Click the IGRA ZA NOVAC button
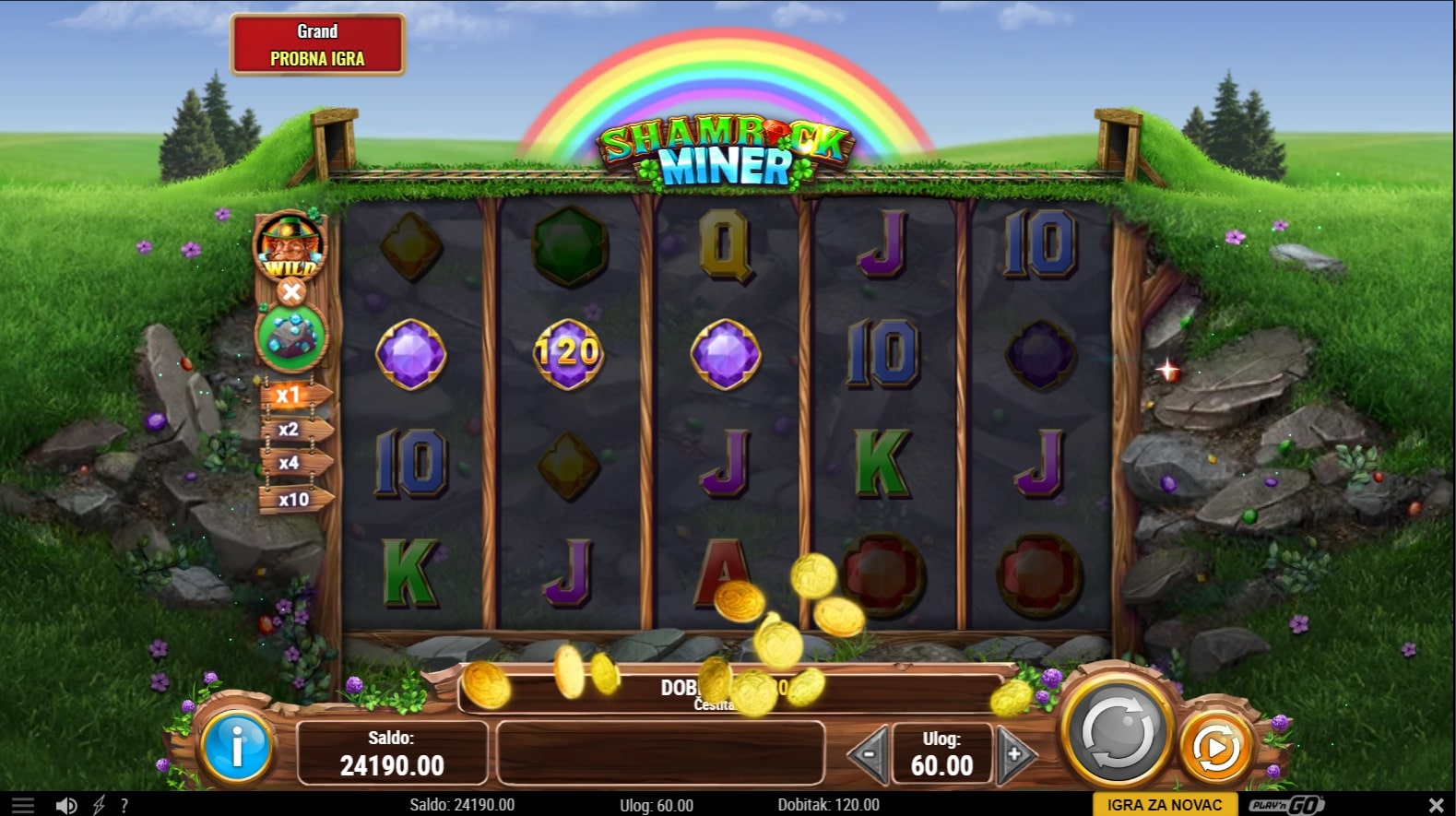This screenshot has width=1456, height=816. (1165, 804)
